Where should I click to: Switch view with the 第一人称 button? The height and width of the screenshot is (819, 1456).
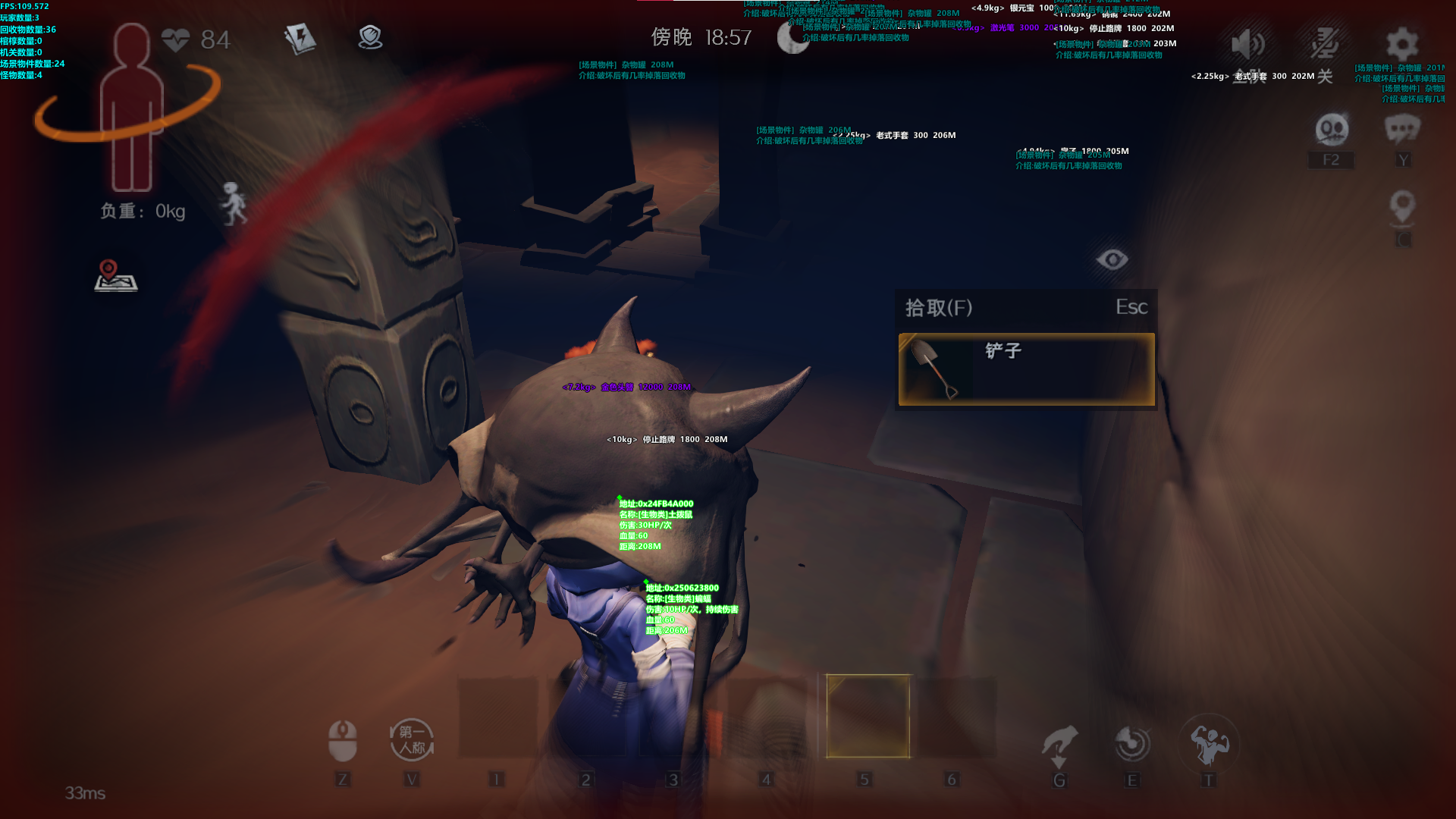pyautogui.click(x=412, y=740)
